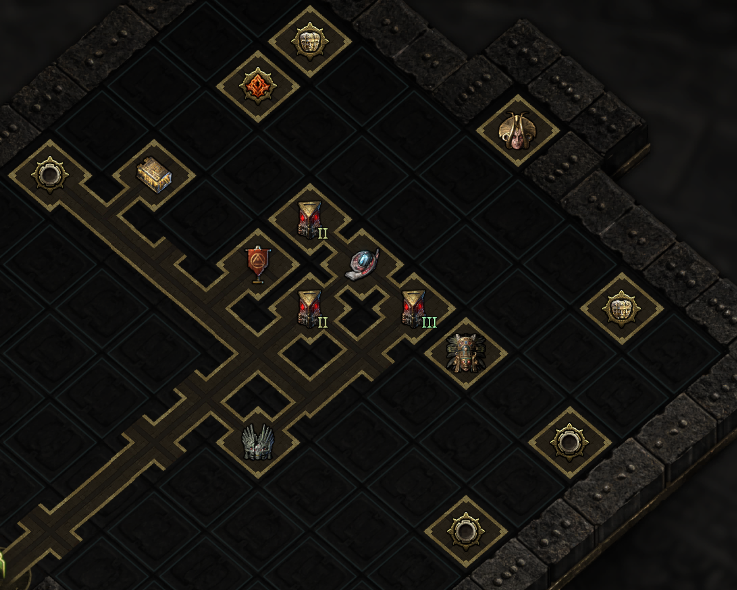This screenshot has width=737, height=590.
Task: Select the grey winged statue room
Action: tap(257, 441)
